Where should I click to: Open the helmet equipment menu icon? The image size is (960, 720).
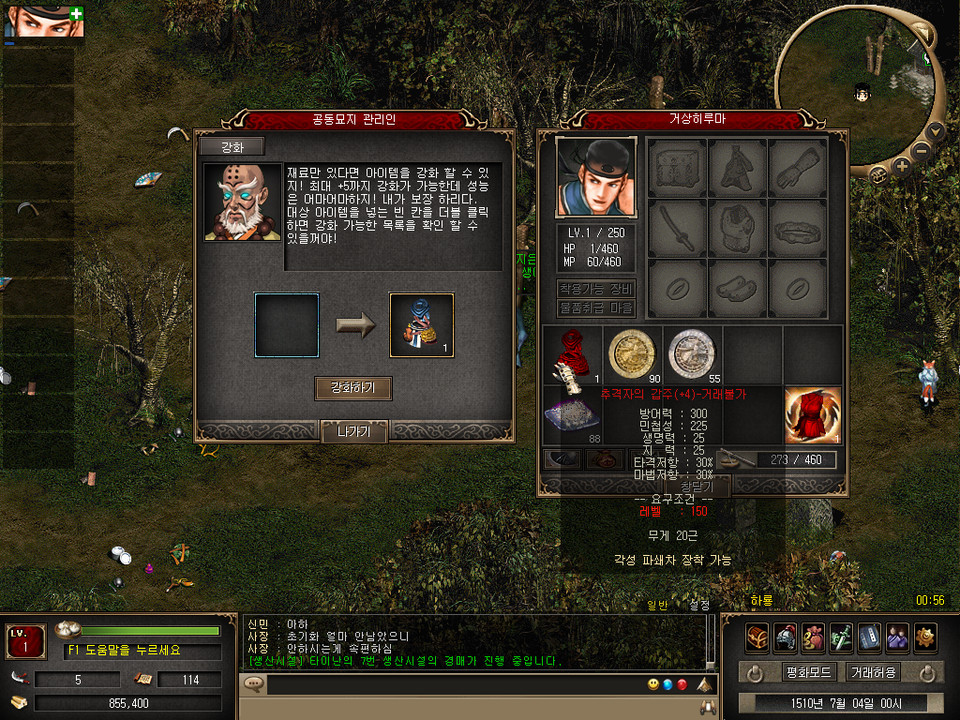click(x=785, y=637)
